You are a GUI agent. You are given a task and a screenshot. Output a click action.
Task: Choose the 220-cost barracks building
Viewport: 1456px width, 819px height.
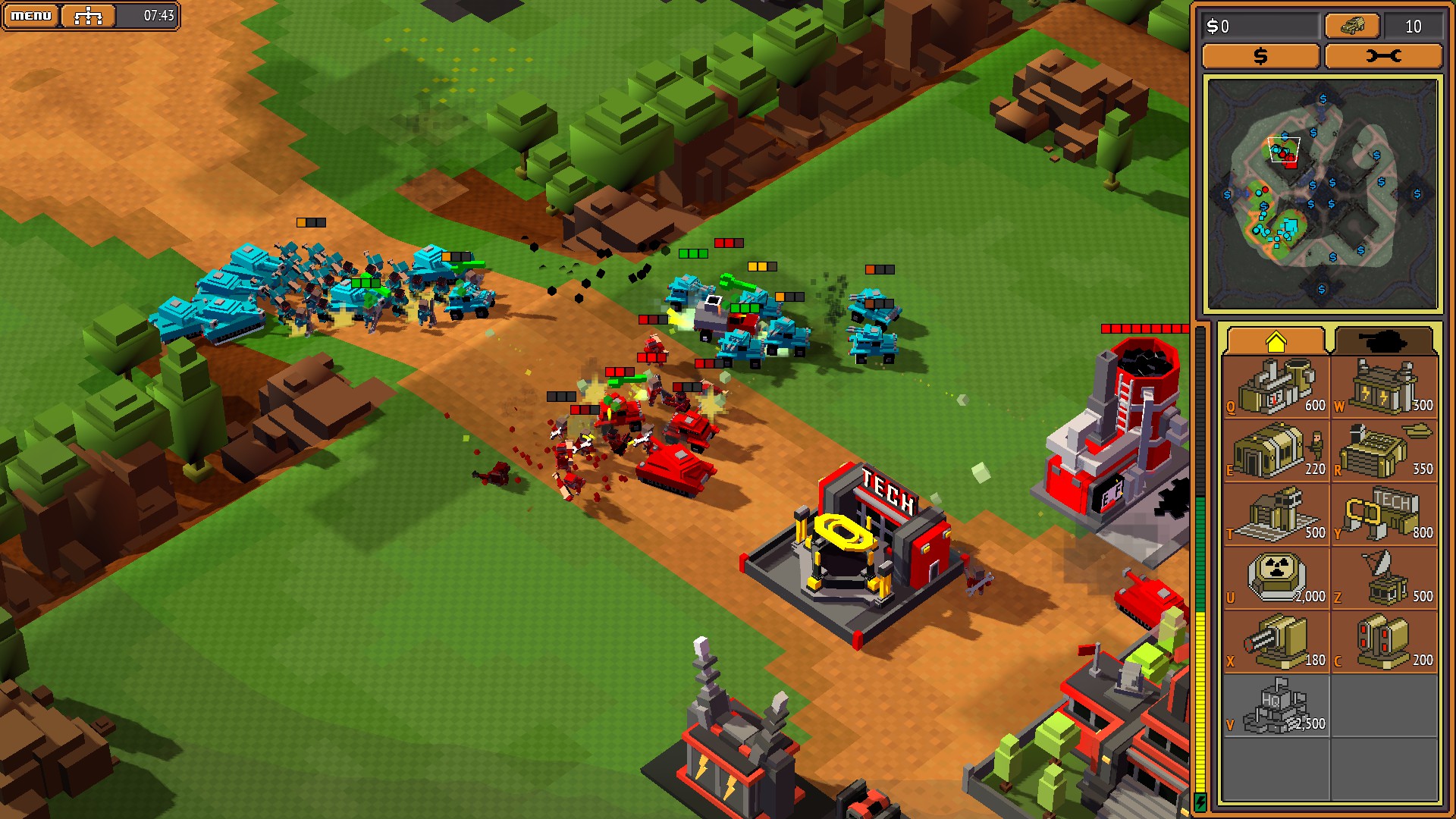click(1277, 450)
